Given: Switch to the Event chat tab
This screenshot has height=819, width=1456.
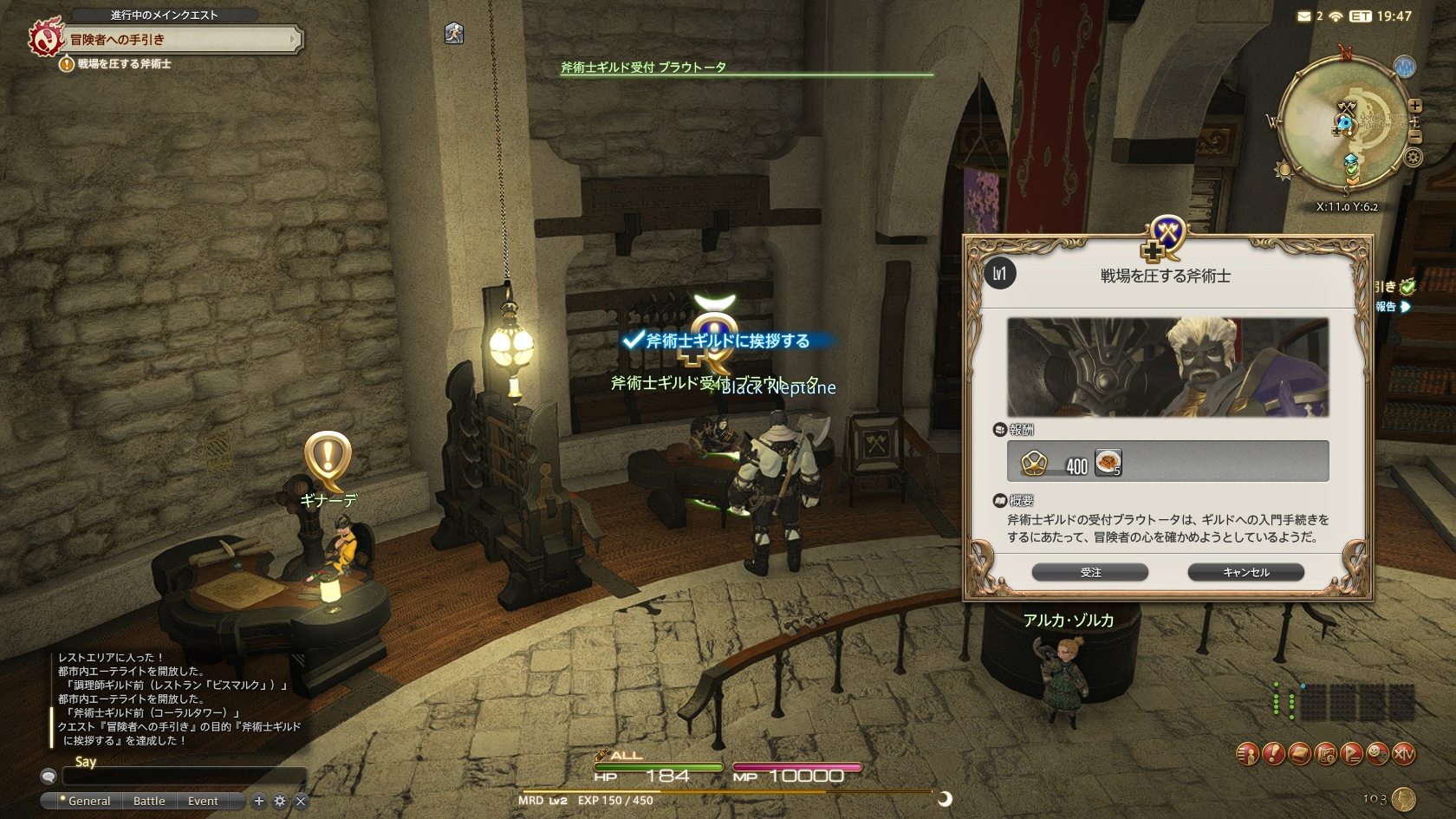Looking at the screenshot, I should pos(203,801).
